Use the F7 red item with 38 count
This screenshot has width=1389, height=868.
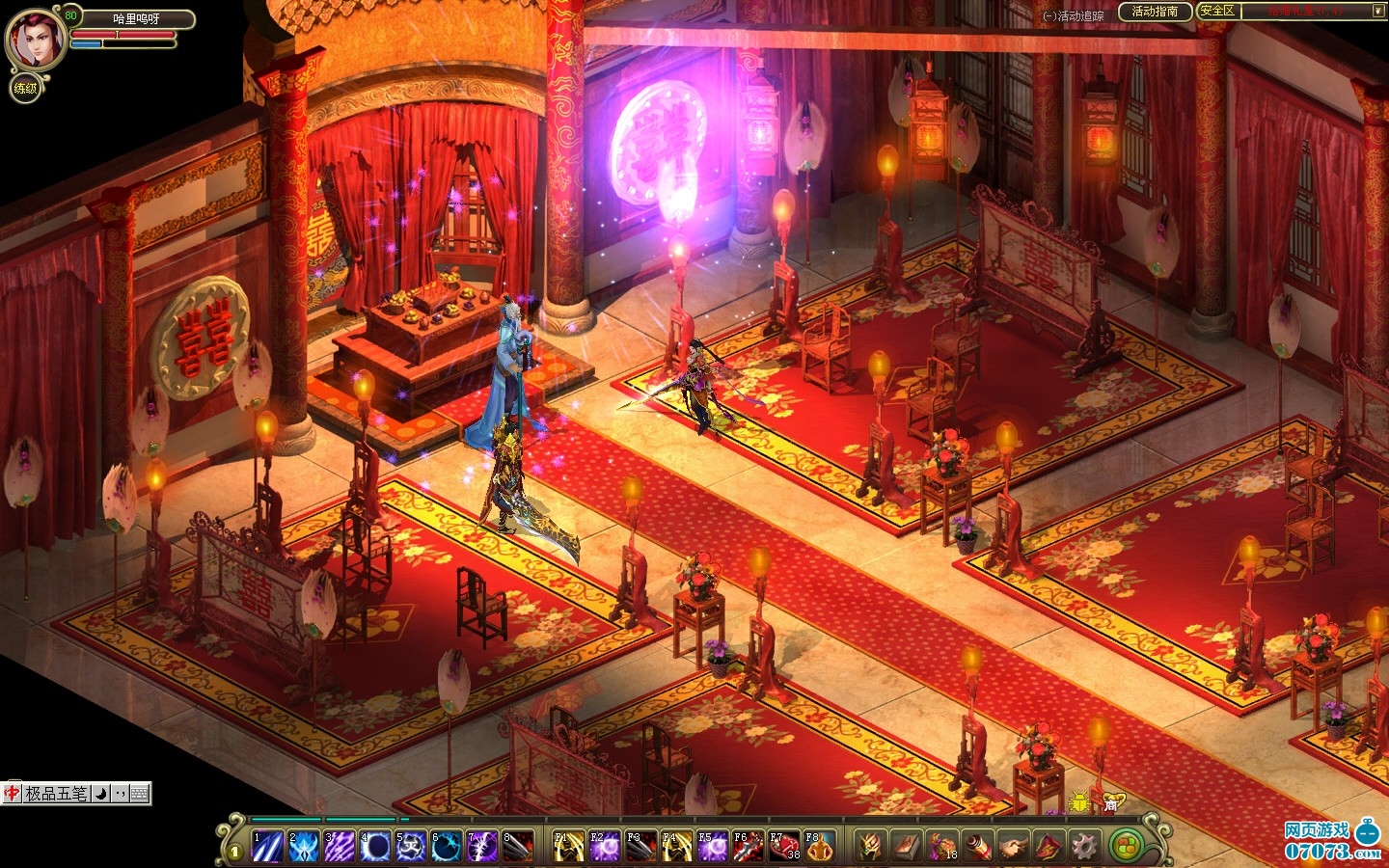point(783,846)
